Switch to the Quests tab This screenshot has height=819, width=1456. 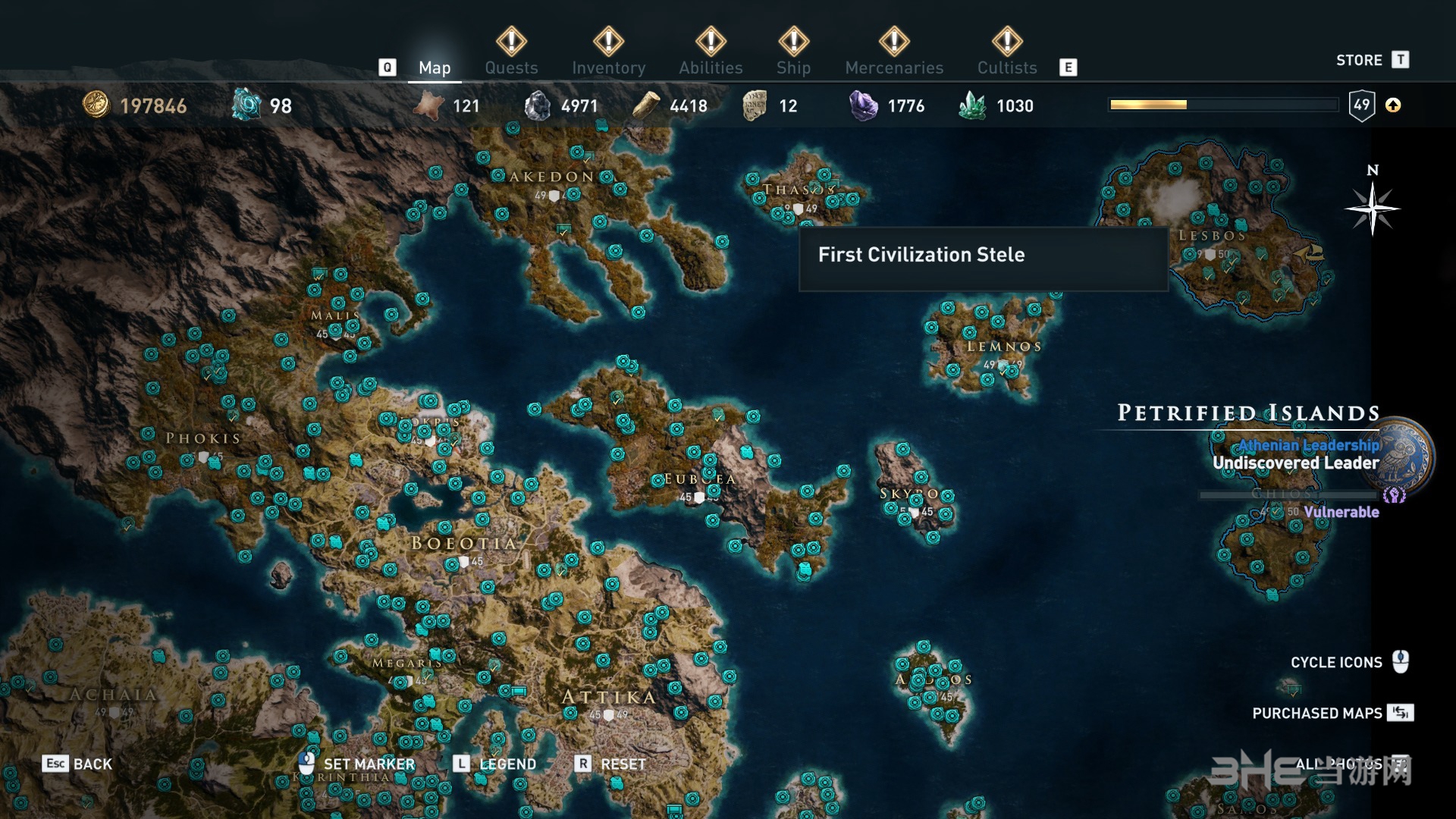pos(511,67)
